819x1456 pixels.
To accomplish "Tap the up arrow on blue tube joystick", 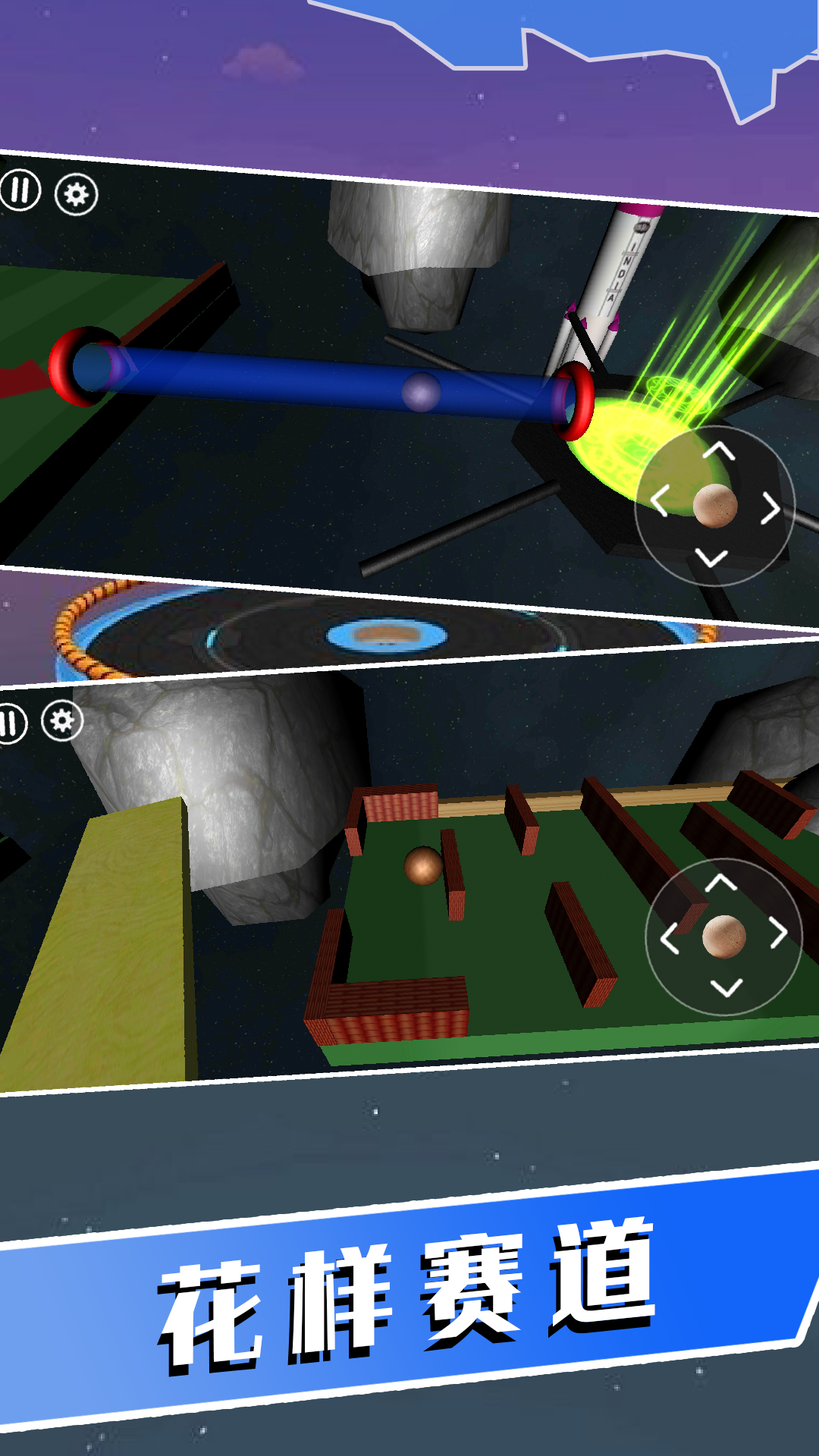I will [719, 453].
